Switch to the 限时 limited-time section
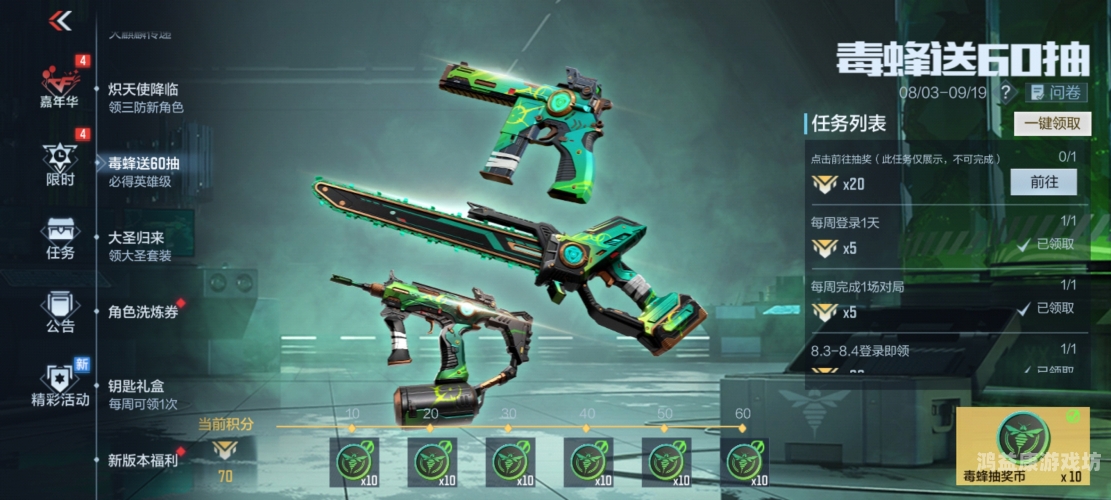Screen dimensions: 1111x500 [x=60, y=164]
